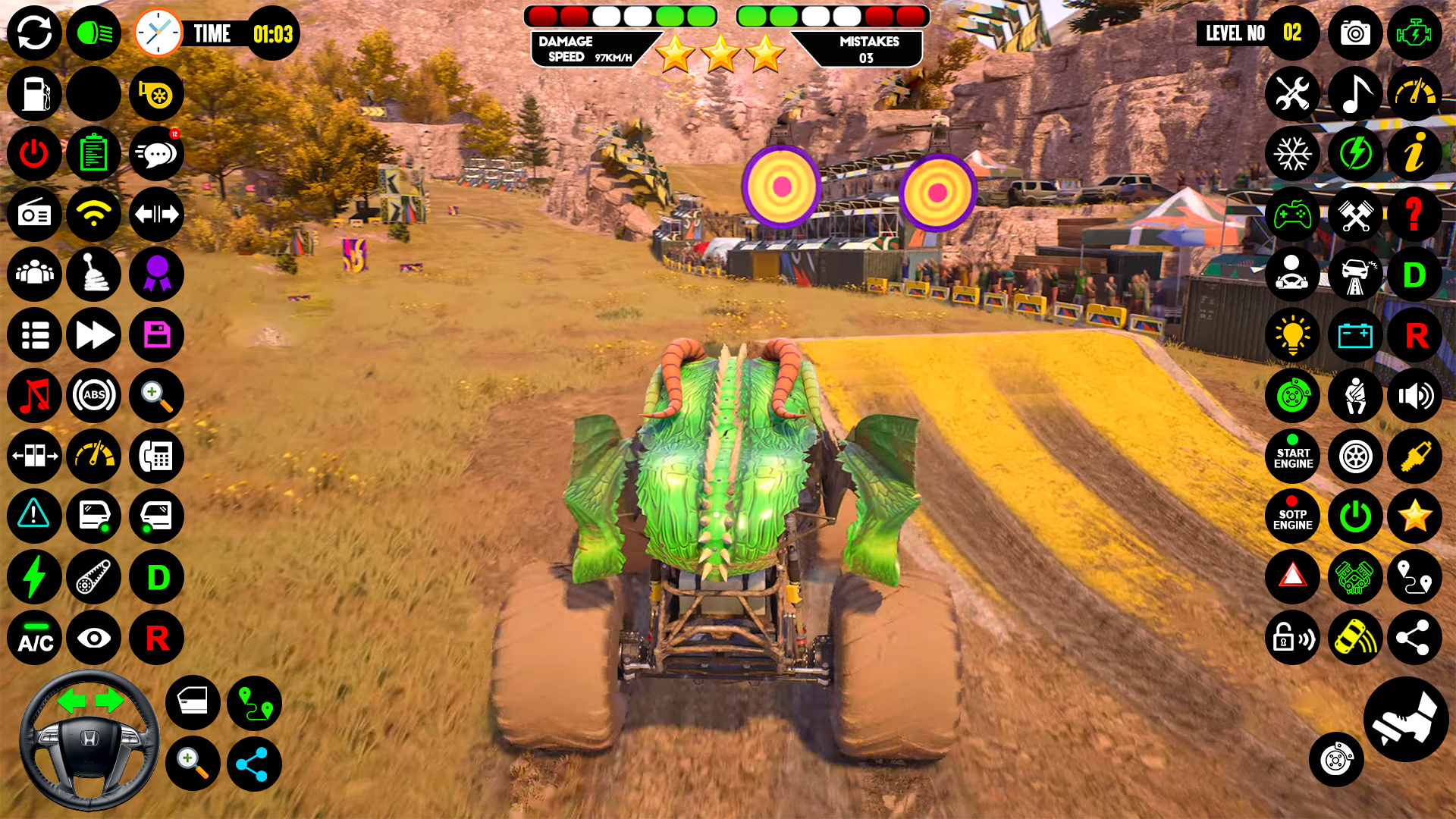Open the chat messages with notification badge
This screenshot has height=819, width=1456.
click(156, 154)
